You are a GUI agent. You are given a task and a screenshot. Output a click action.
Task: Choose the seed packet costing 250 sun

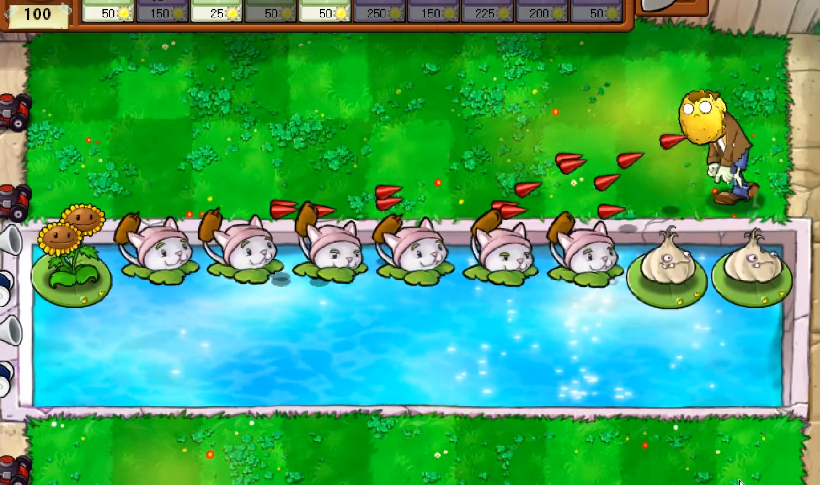point(379,12)
